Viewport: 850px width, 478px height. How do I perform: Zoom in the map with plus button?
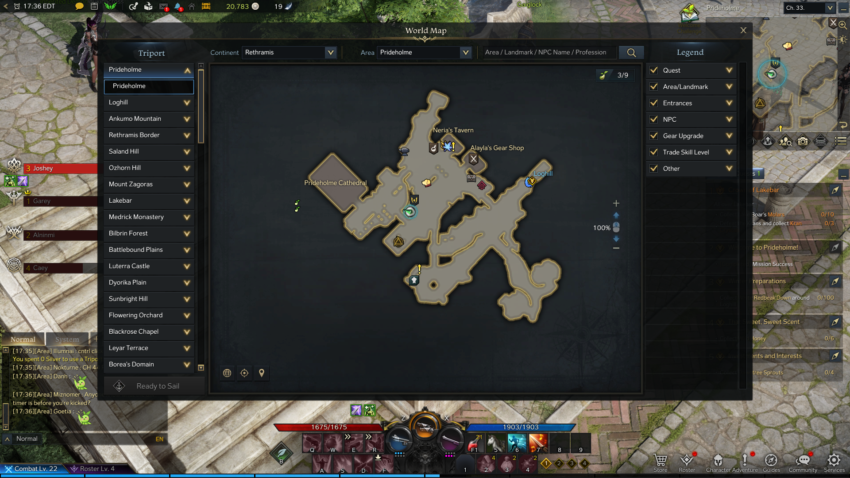click(616, 203)
